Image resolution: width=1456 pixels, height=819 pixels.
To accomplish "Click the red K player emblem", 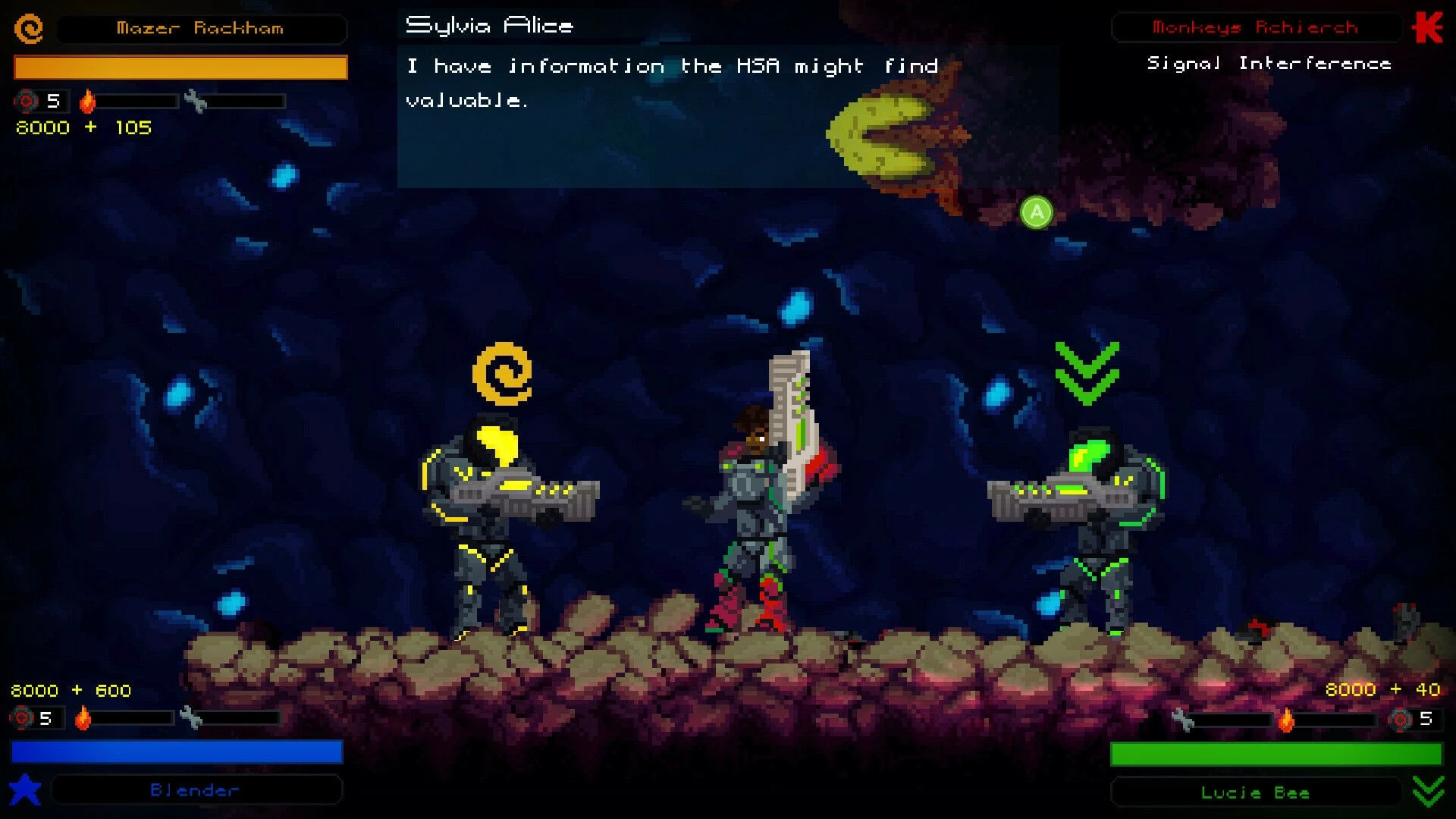I will point(1427,28).
